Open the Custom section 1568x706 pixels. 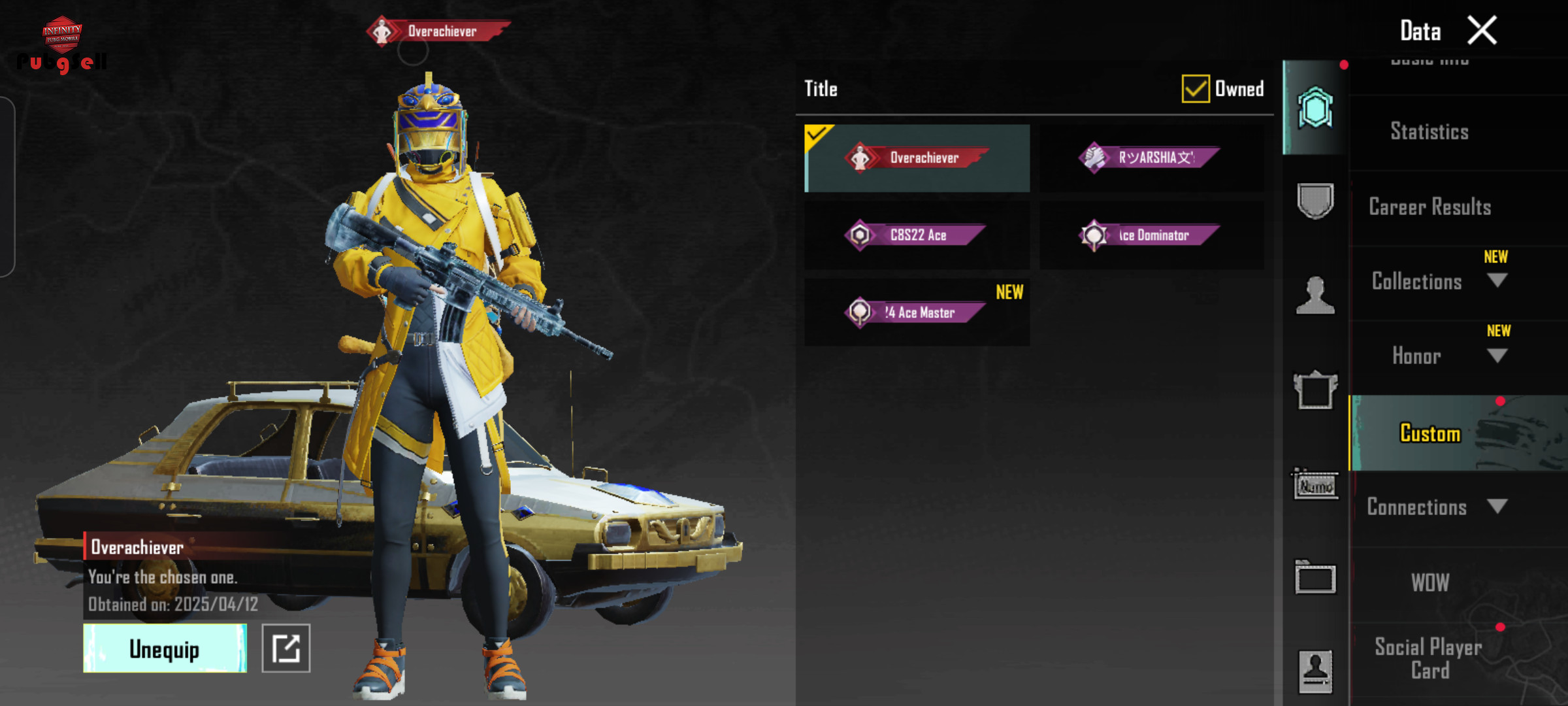(1429, 433)
